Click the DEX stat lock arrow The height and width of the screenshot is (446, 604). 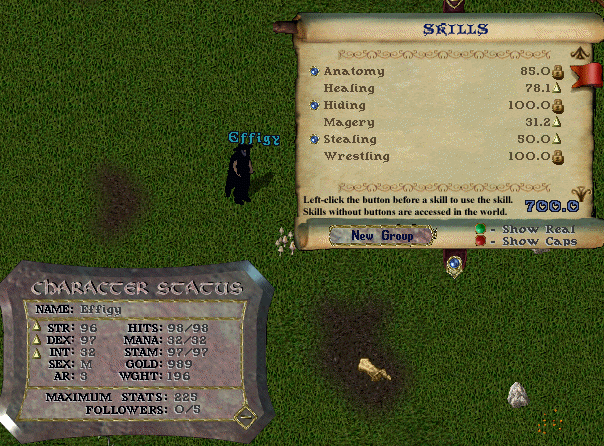click(40, 340)
